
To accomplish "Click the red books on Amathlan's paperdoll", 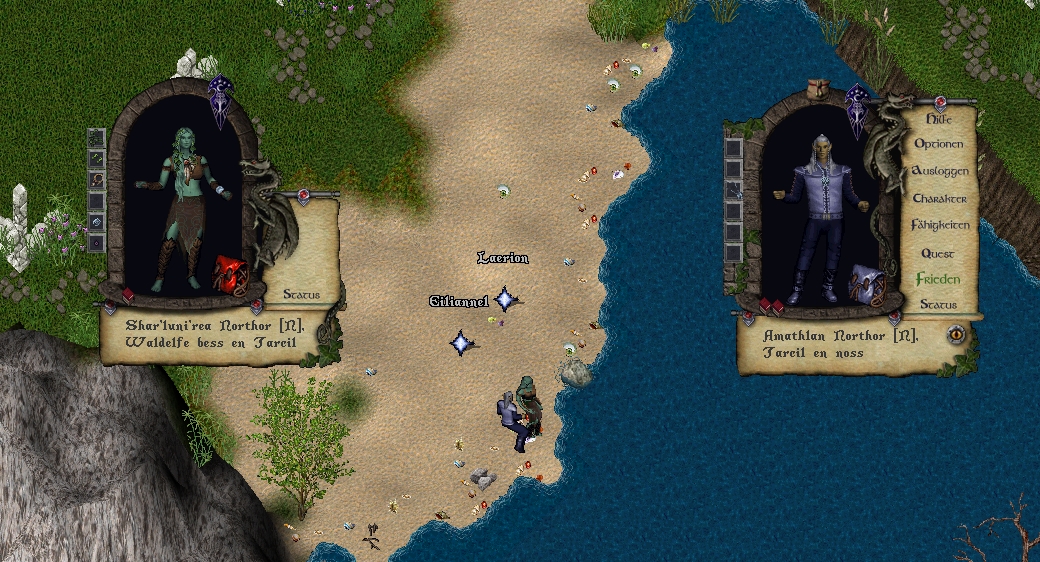I will coord(770,304).
